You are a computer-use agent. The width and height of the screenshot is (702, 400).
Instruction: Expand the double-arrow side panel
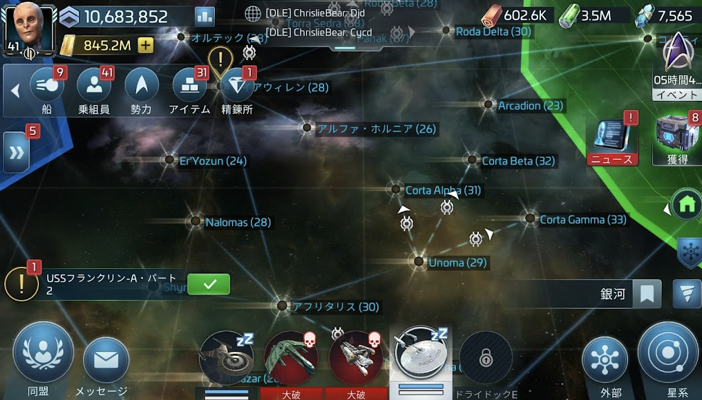(16, 152)
